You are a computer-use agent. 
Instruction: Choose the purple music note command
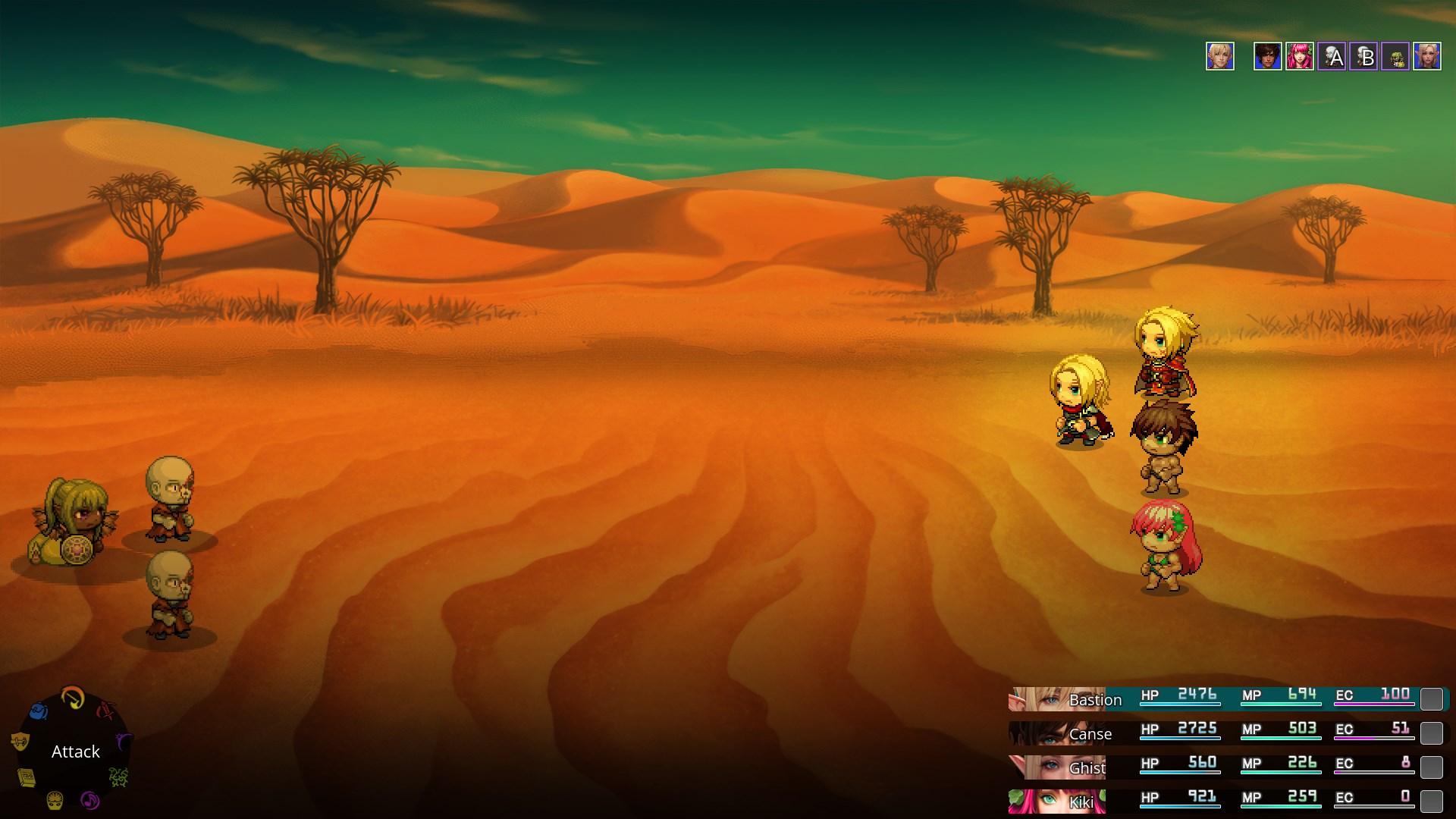click(89, 800)
